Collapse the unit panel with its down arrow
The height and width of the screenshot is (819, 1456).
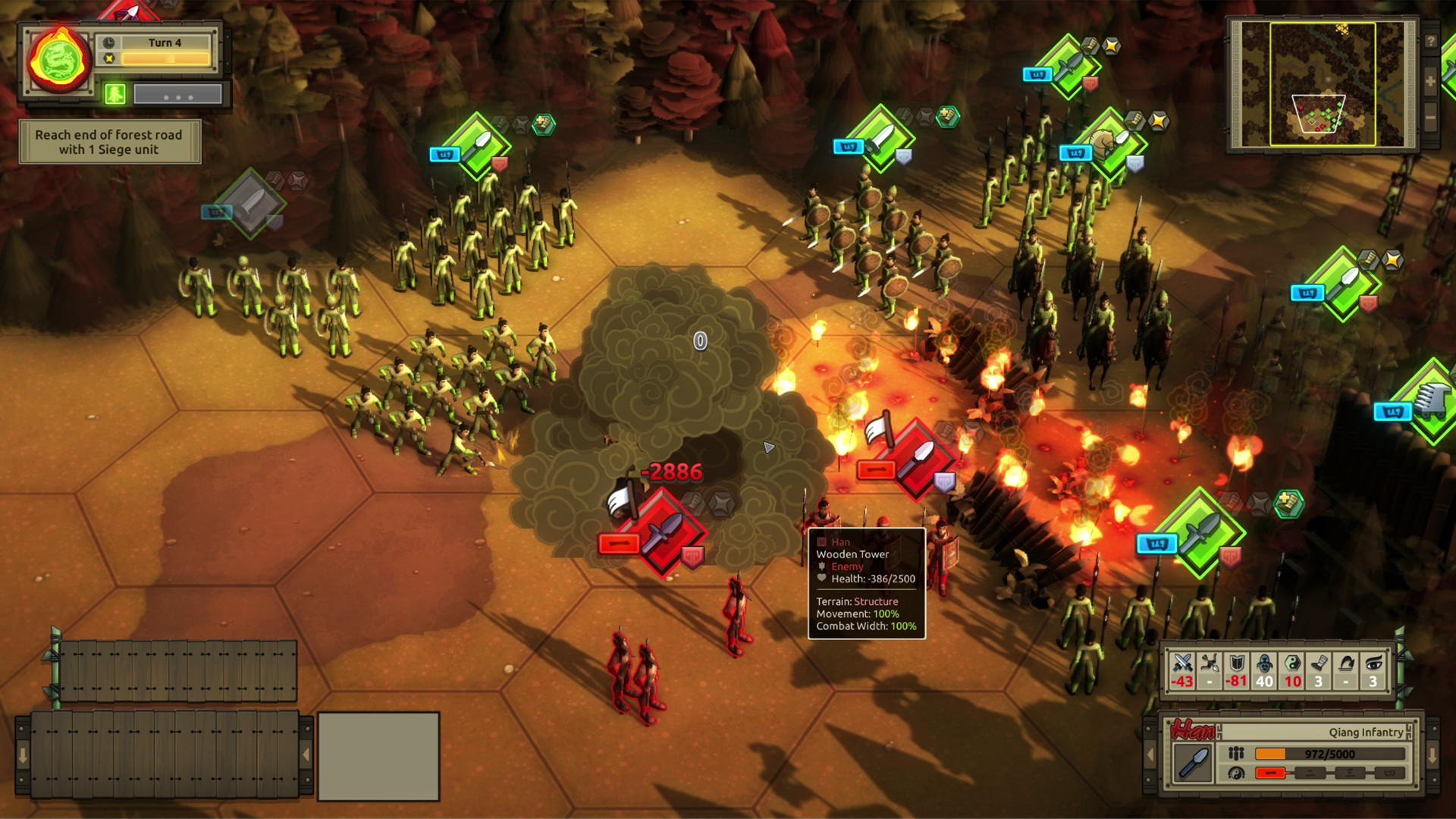(1434, 756)
